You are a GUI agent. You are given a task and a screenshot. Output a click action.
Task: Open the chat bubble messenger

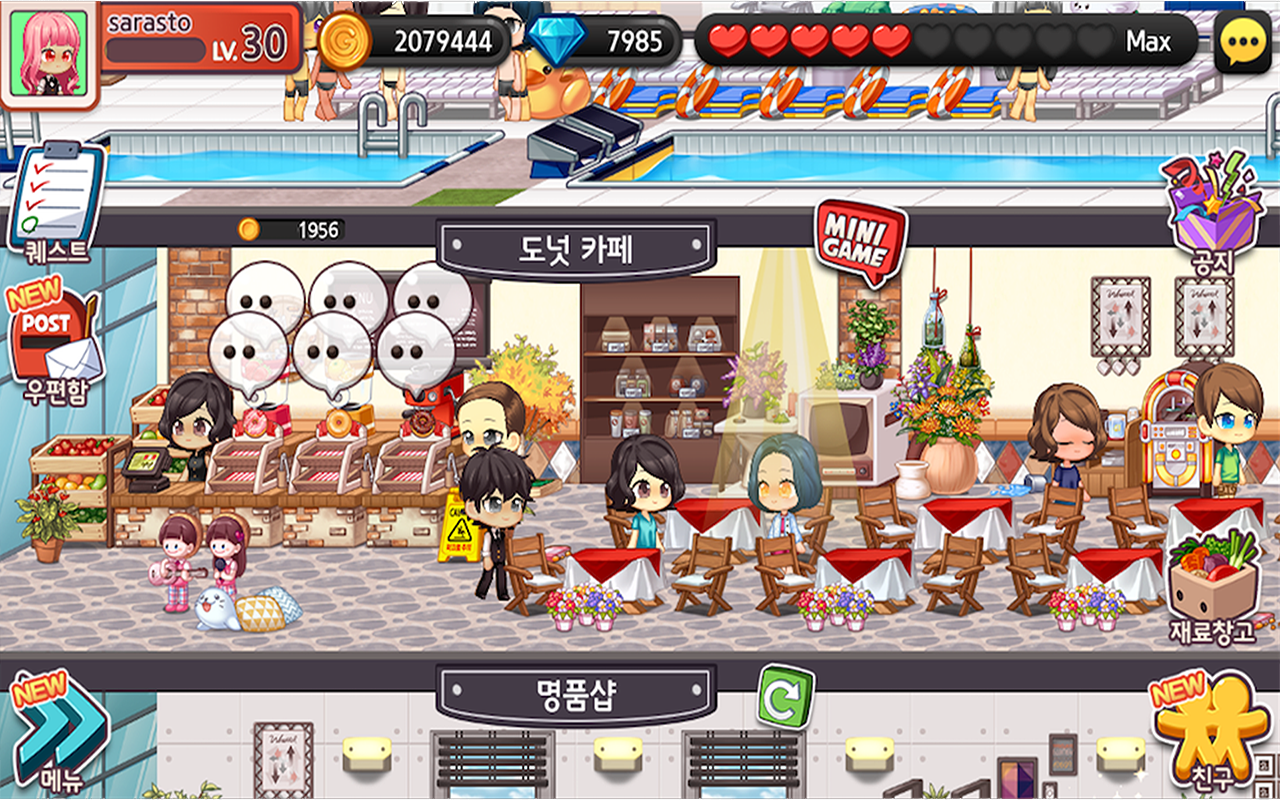click(1240, 38)
